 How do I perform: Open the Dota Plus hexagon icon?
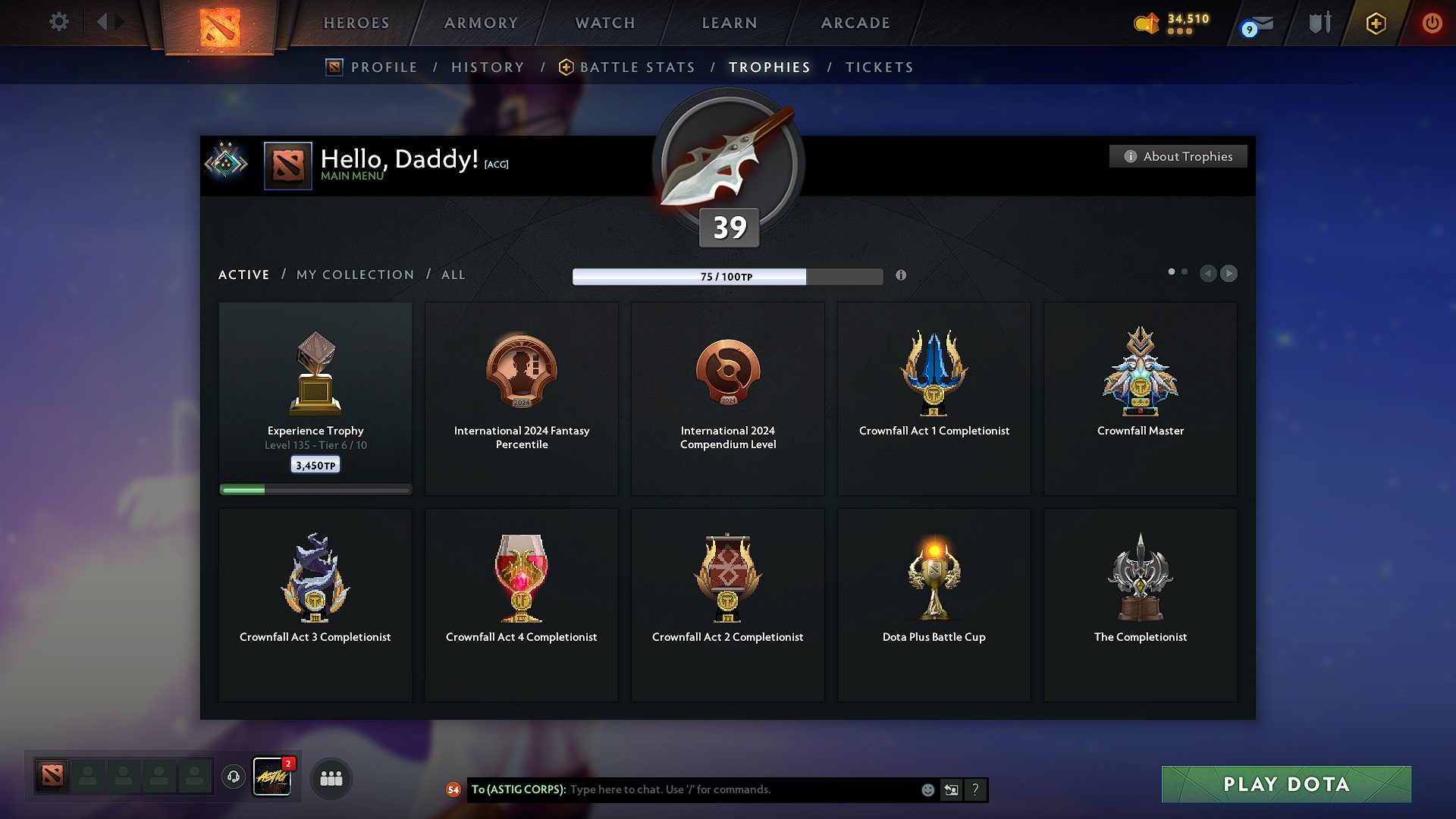(x=1375, y=23)
